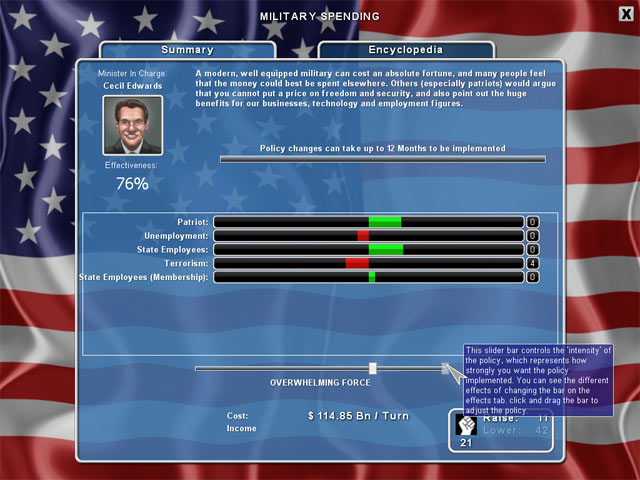Click minister Cecil Edwards' portrait
This screenshot has width=640, height=480.
click(x=133, y=125)
